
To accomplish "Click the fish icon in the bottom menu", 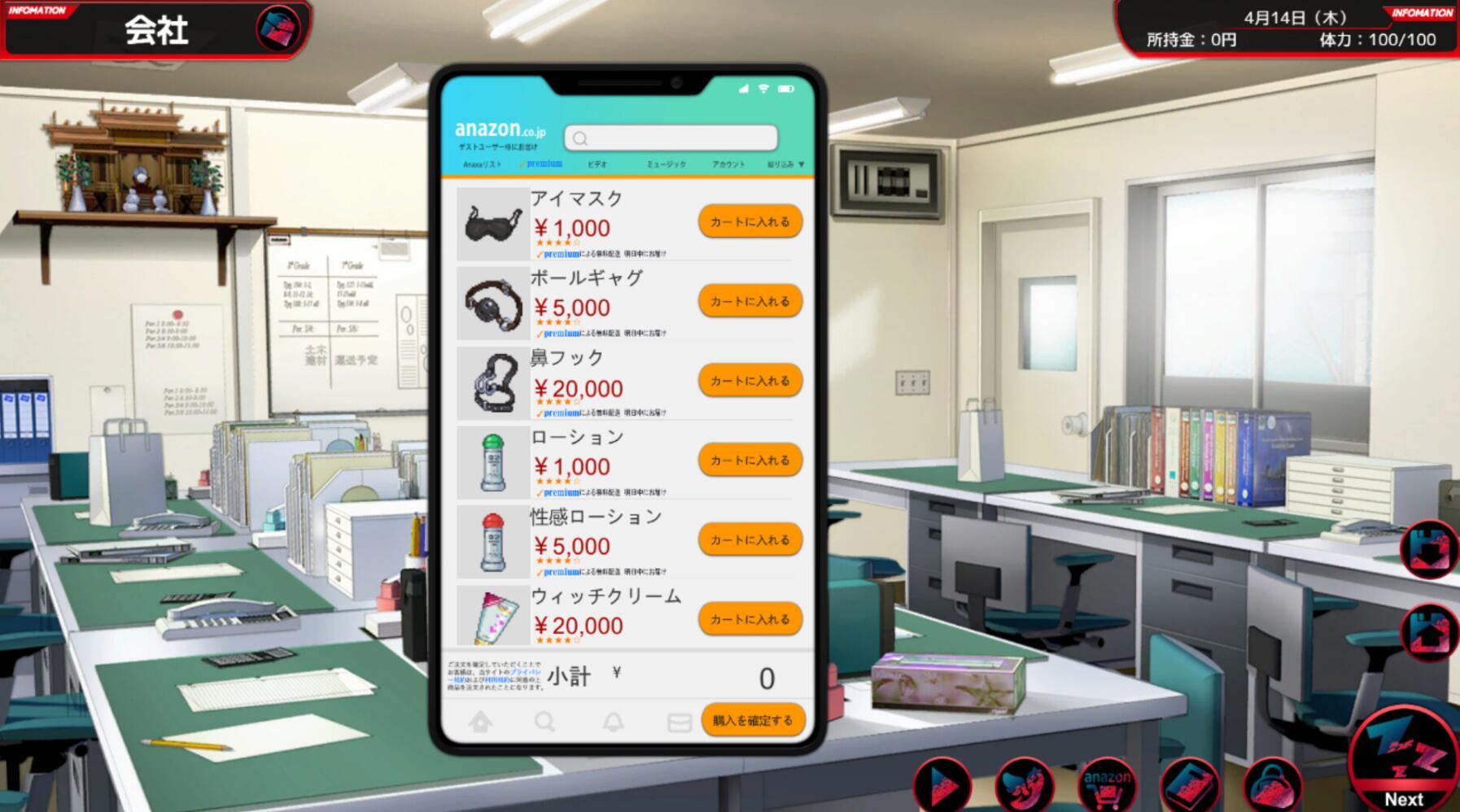I will pos(1025,784).
